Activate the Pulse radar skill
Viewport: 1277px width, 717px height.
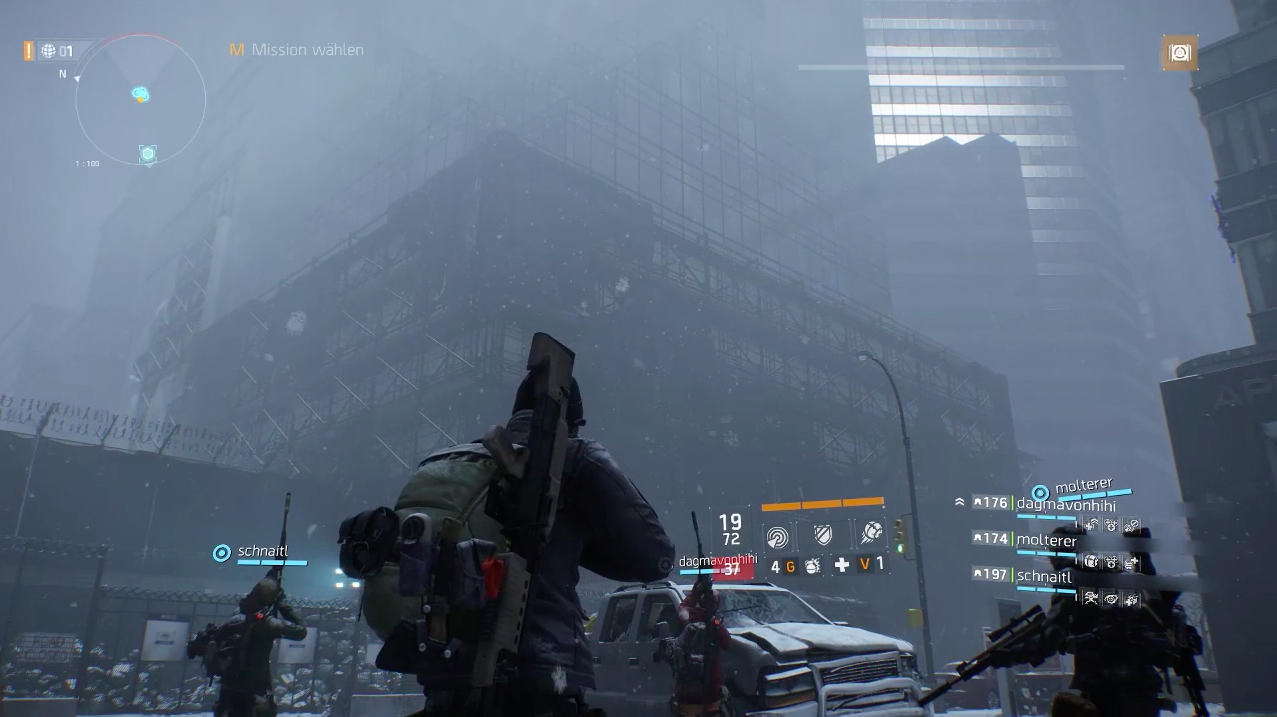777,536
